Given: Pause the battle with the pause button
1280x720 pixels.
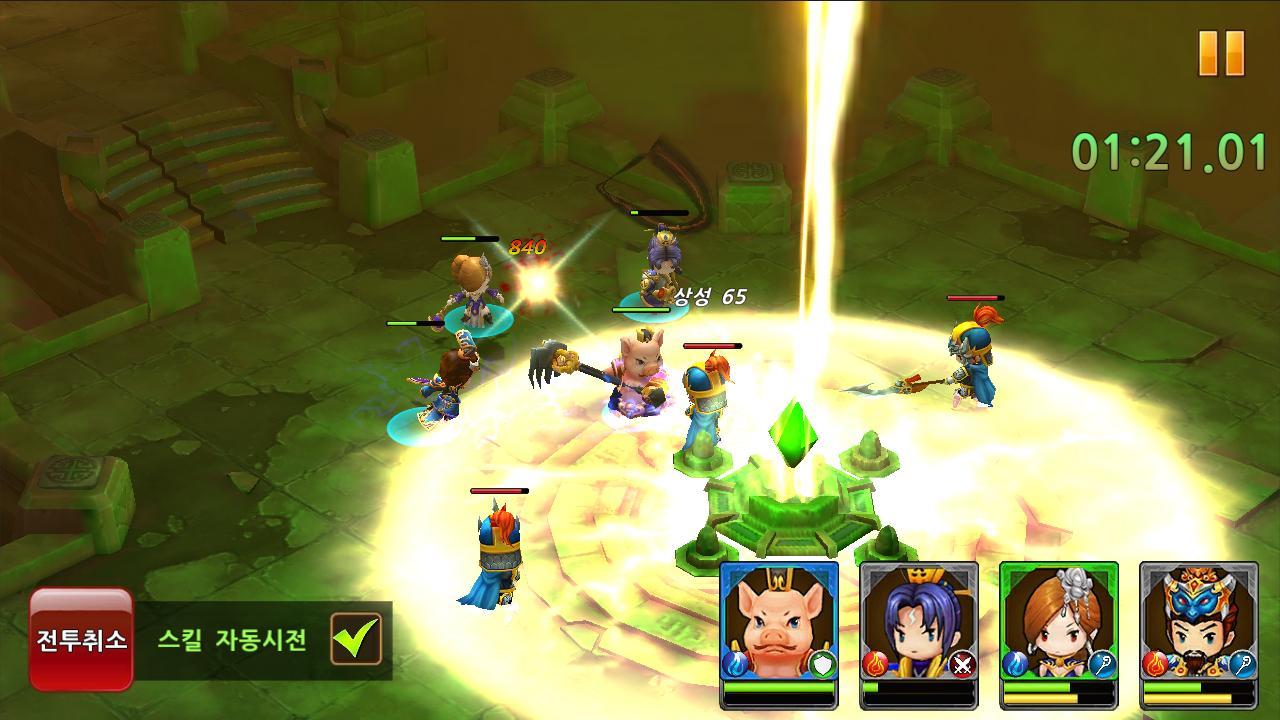Looking at the screenshot, I should (1221, 53).
